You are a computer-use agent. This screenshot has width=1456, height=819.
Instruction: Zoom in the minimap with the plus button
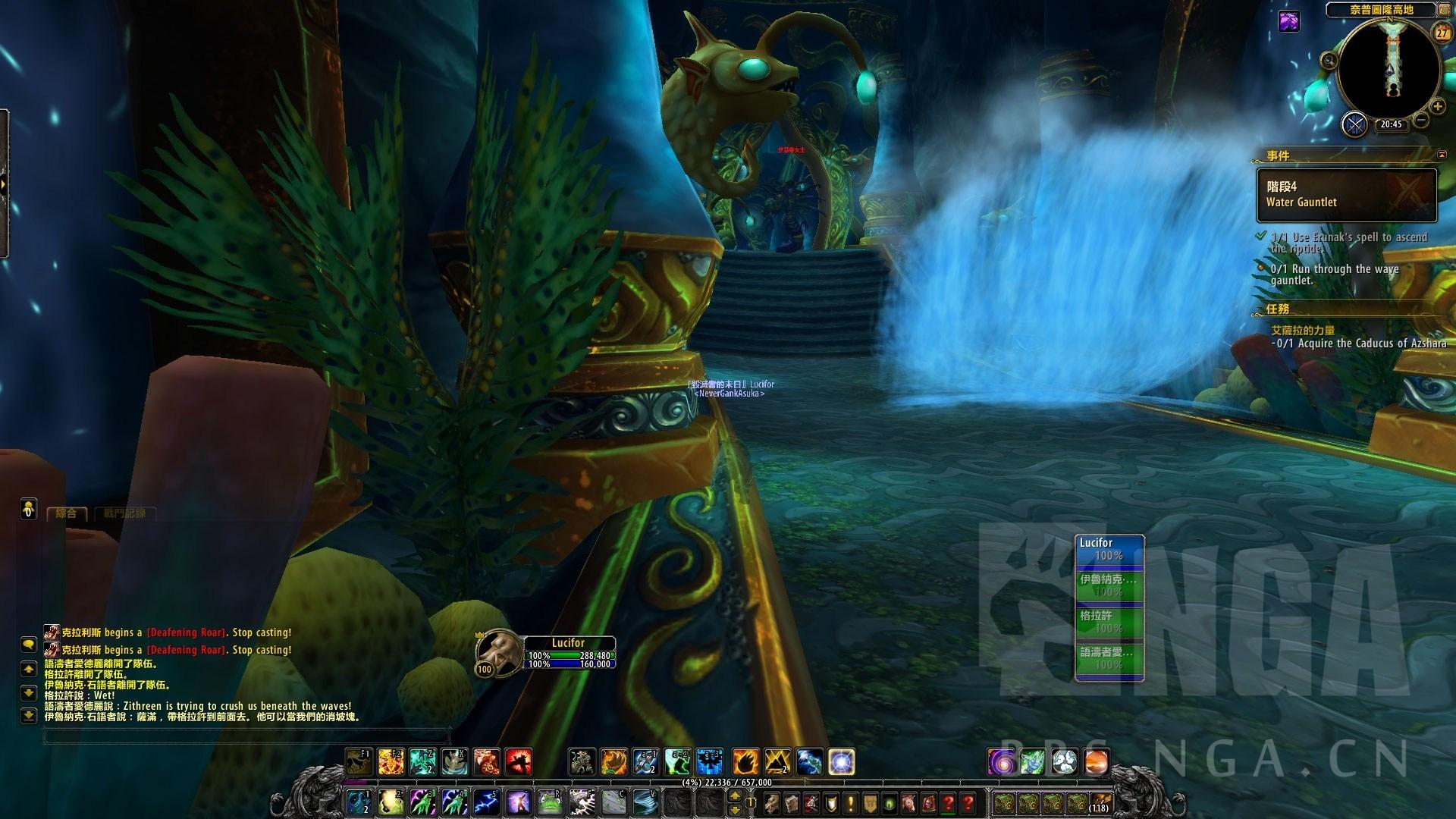1437,107
